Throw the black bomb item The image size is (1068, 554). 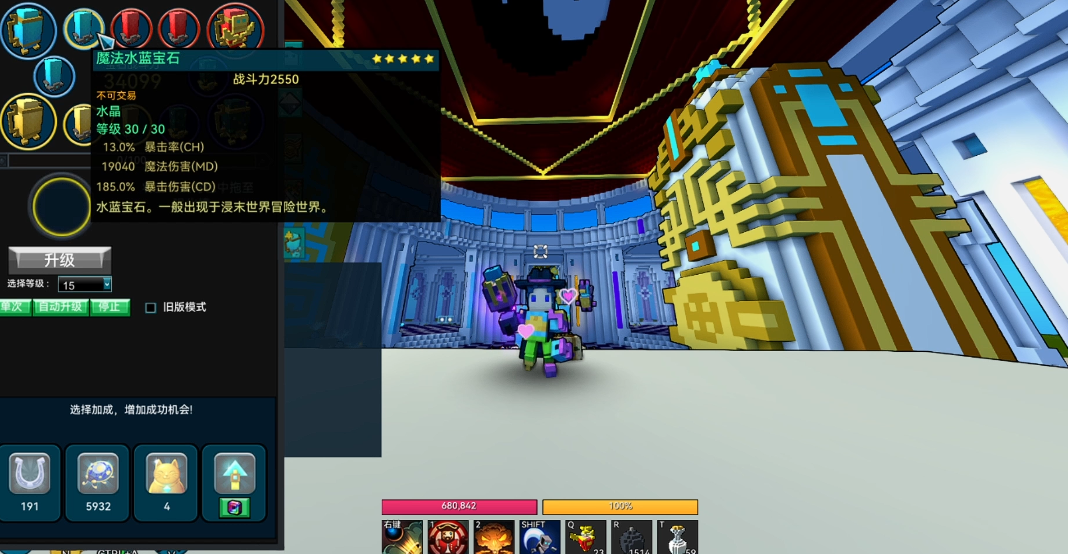pos(632,538)
